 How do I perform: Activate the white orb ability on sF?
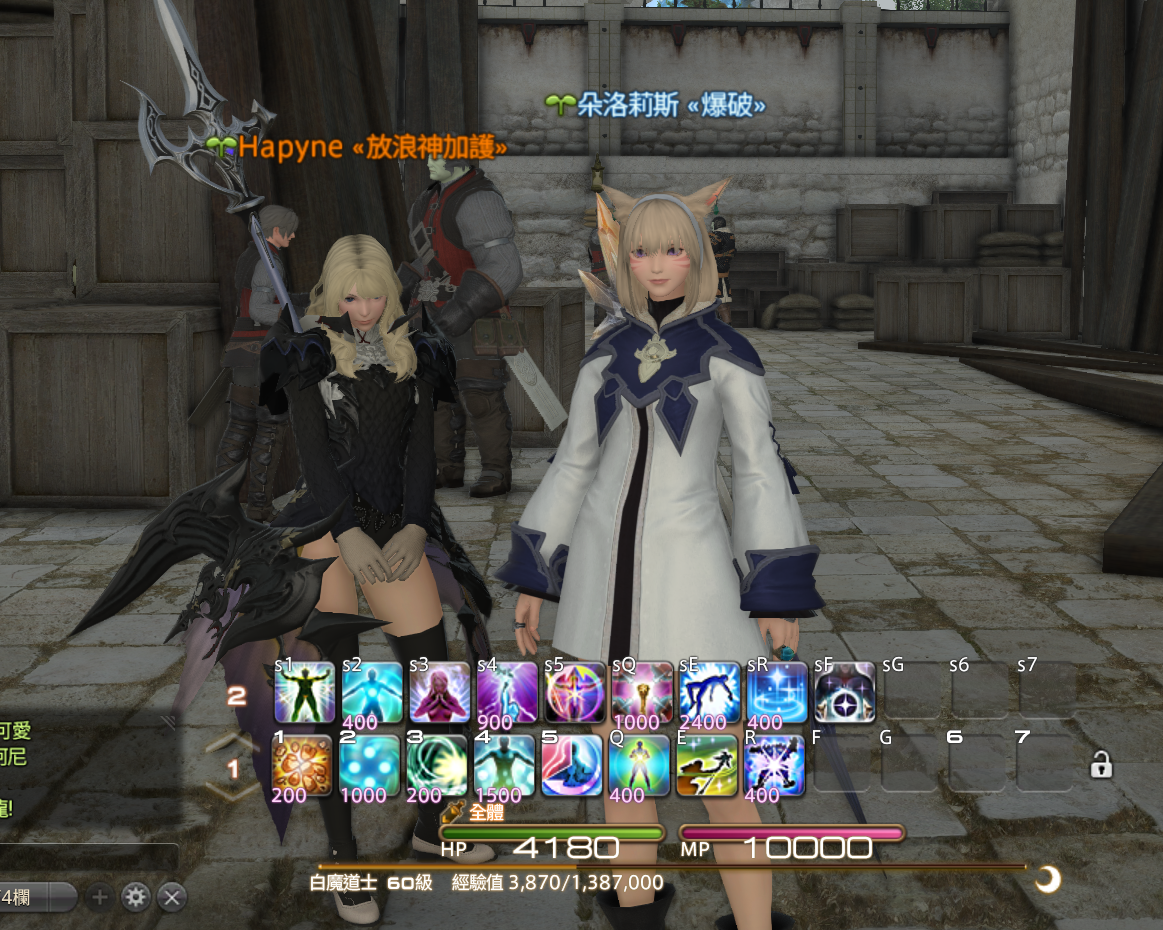click(845, 692)
